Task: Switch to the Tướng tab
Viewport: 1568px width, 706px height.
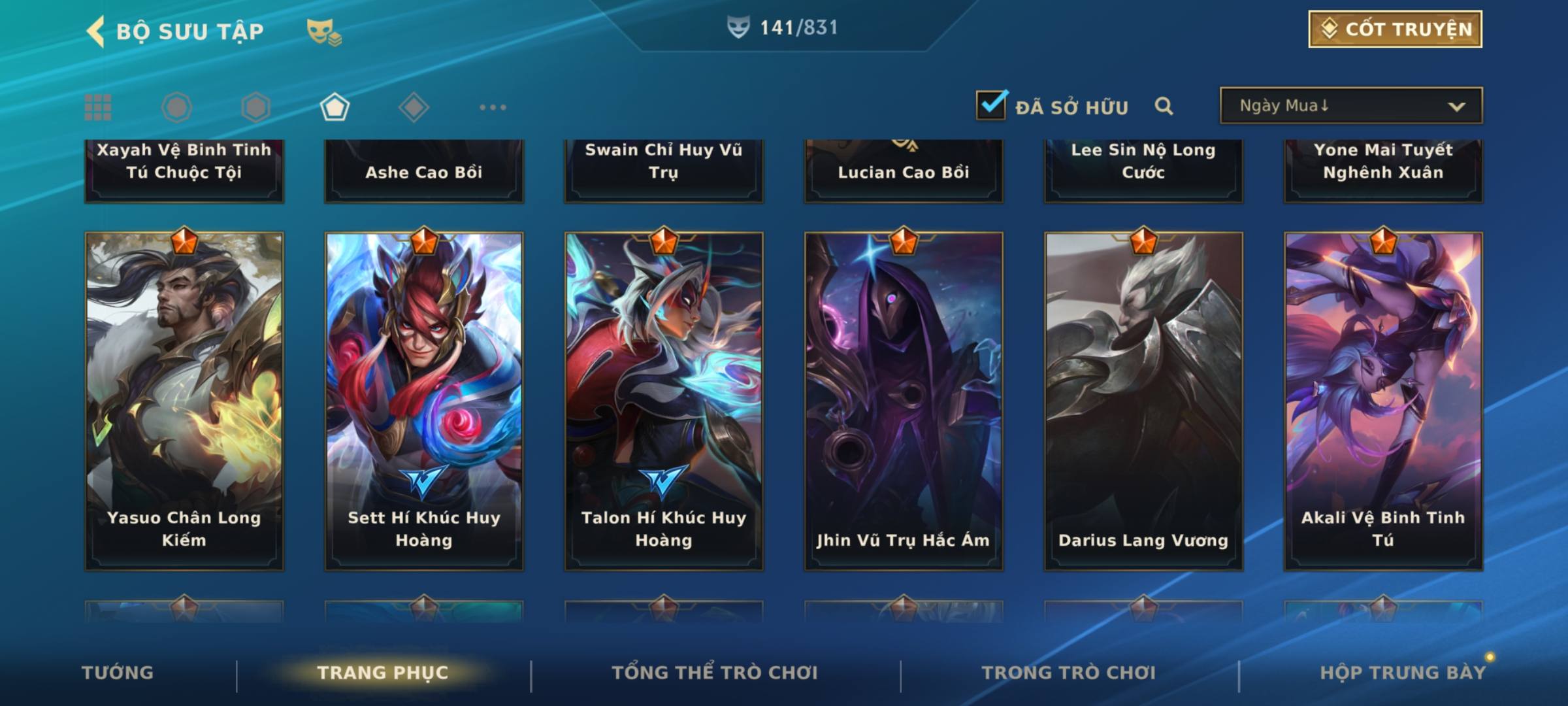Action: click(x=118, y=673)
